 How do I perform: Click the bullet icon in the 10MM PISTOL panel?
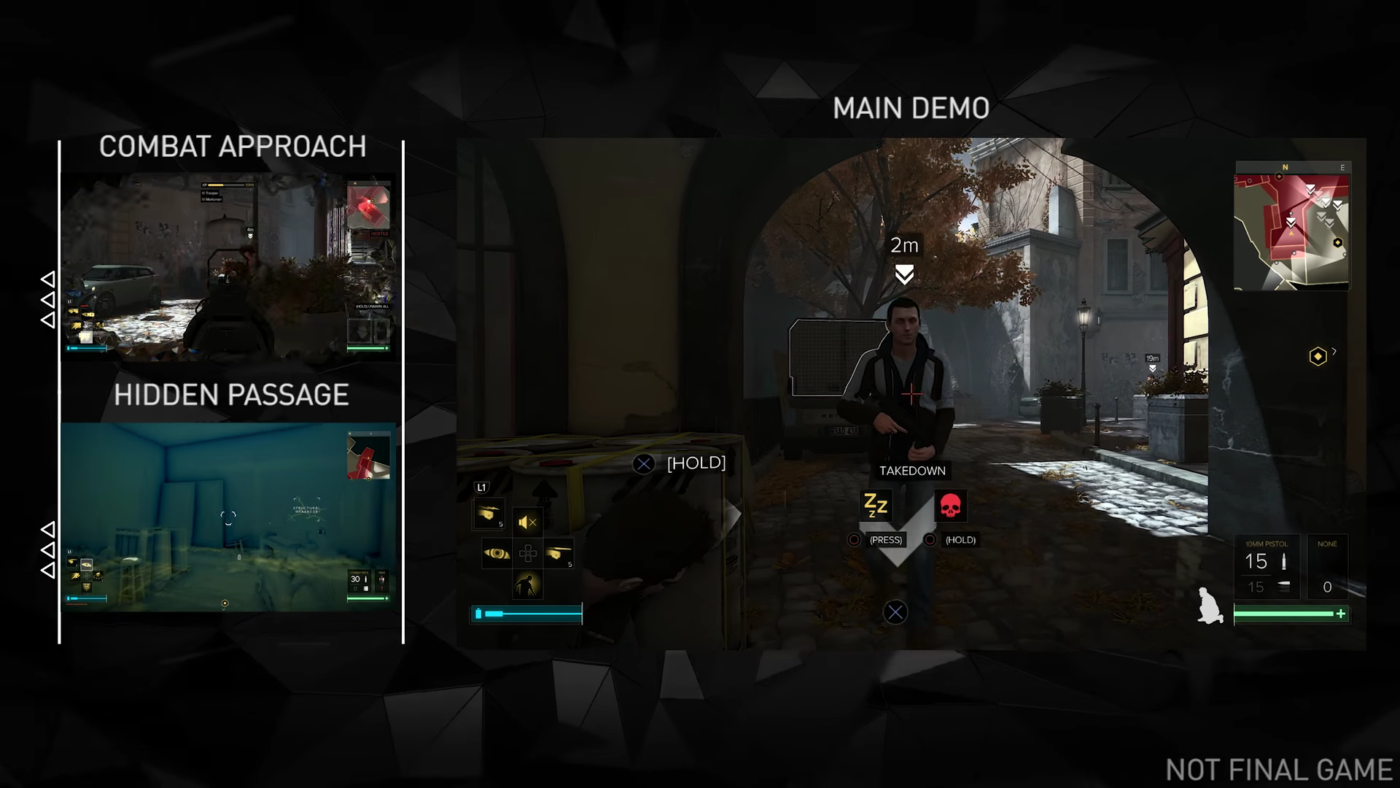[x=1283, y=562]
